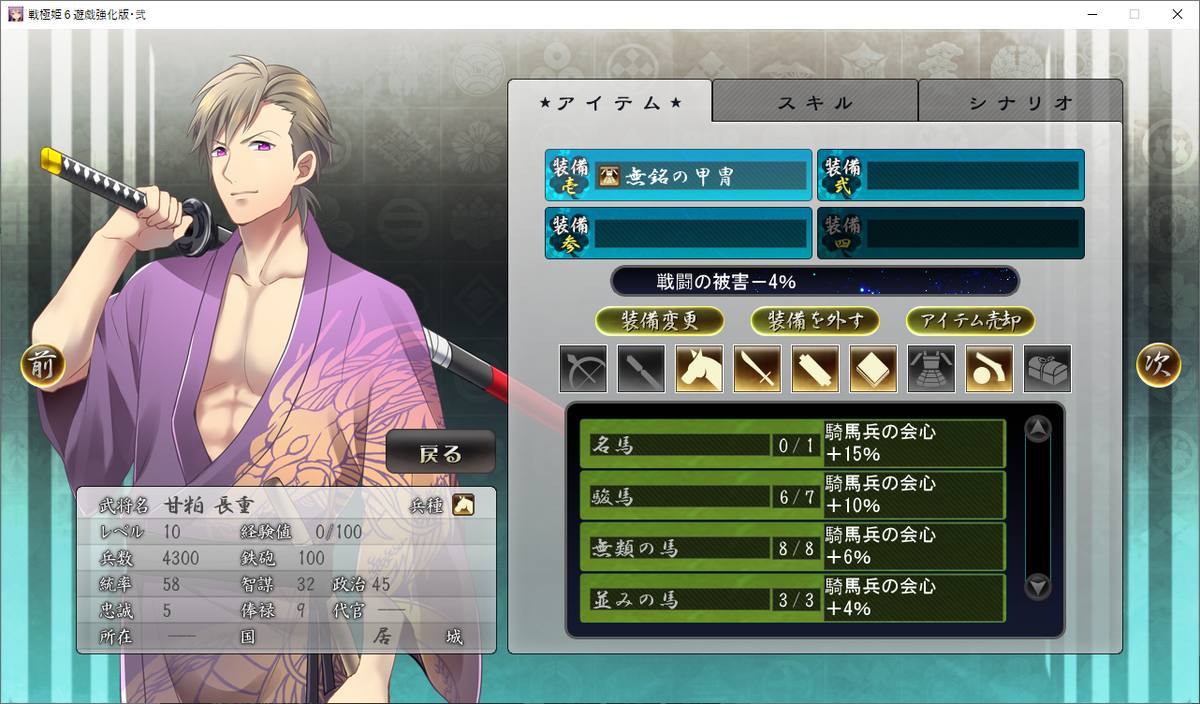Select the treasure chest item category
The image size is (1200, 704).
1047,368
